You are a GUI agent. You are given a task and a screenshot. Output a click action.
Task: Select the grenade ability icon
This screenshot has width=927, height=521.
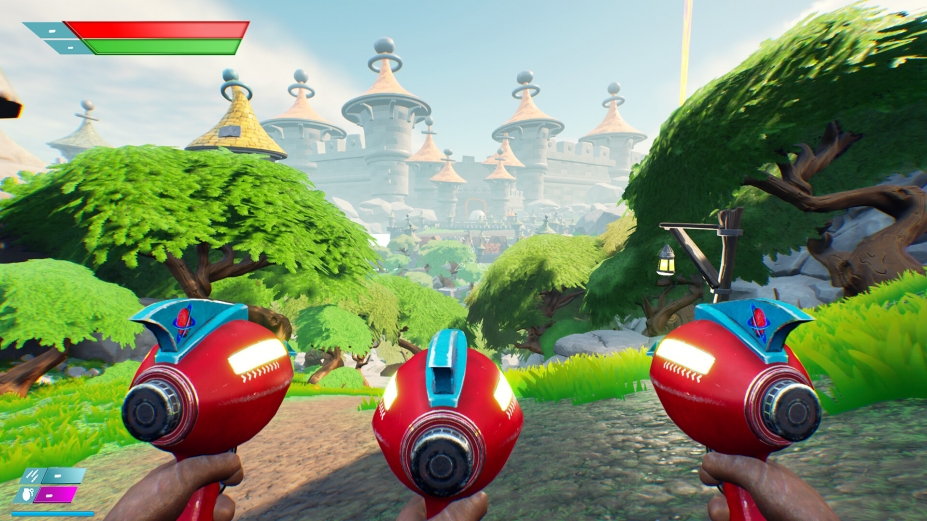[x=27, y=494]
